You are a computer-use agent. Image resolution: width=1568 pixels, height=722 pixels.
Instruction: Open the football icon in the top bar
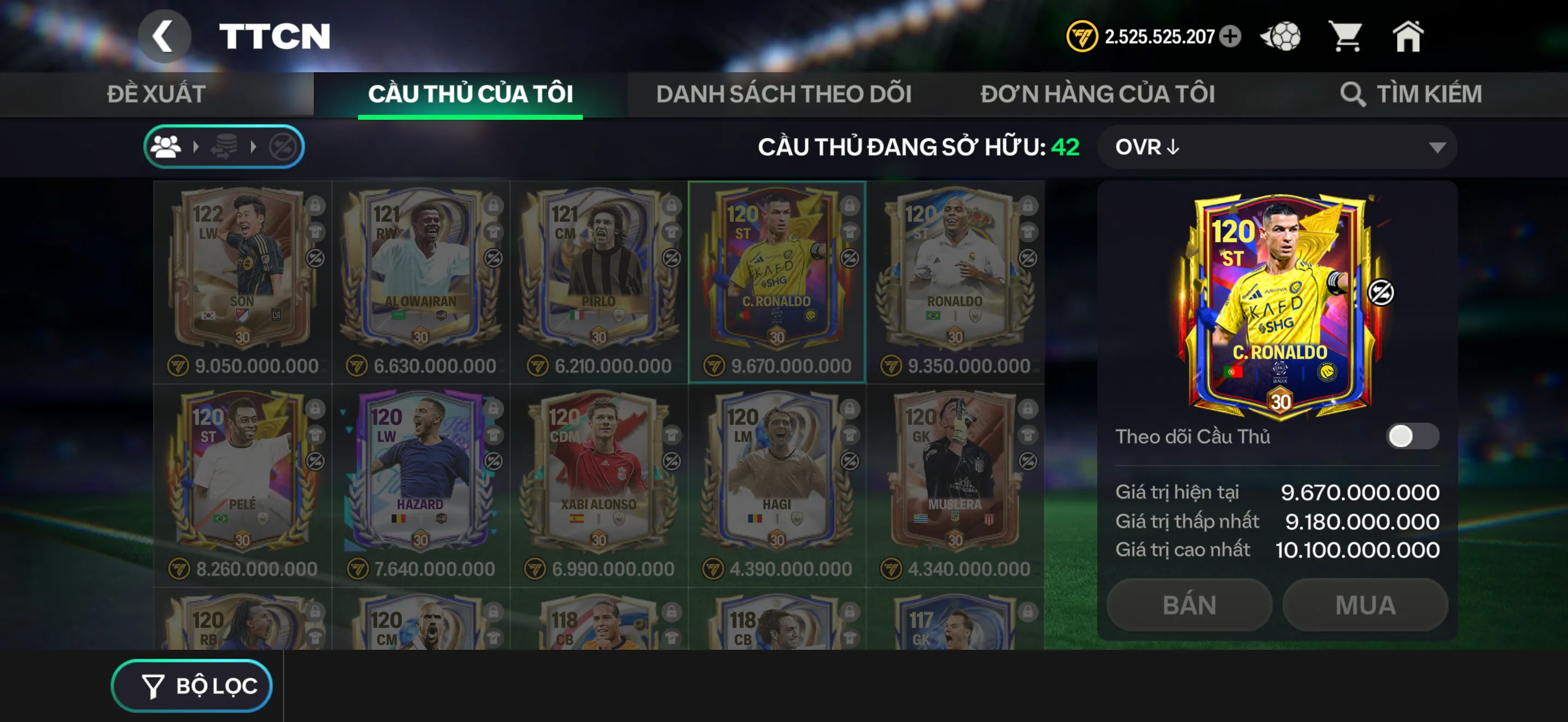coord(1280,37)
